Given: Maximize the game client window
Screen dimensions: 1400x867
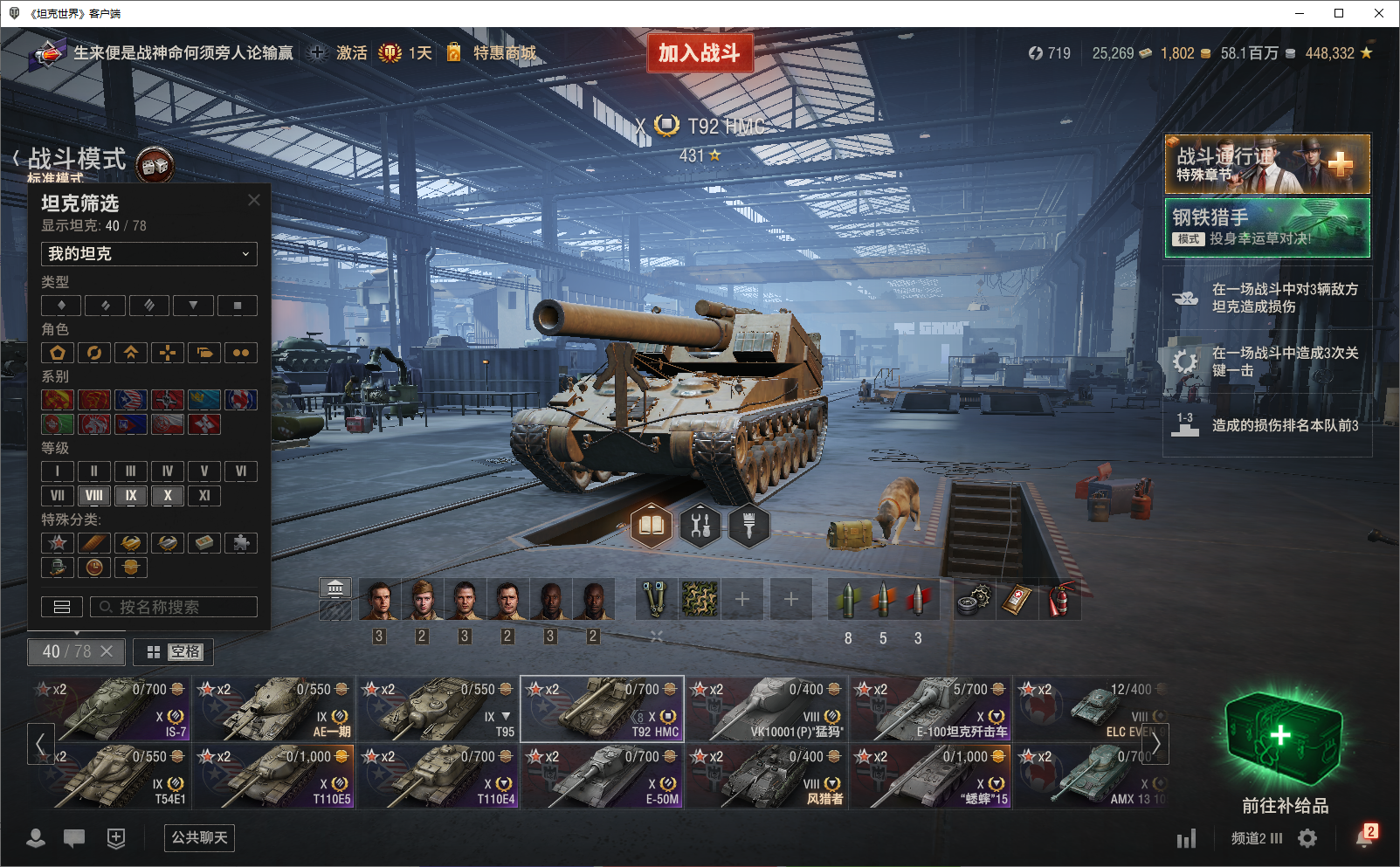Looking at the screenshot, I should pyautogui.click(x=1339, y=13).
